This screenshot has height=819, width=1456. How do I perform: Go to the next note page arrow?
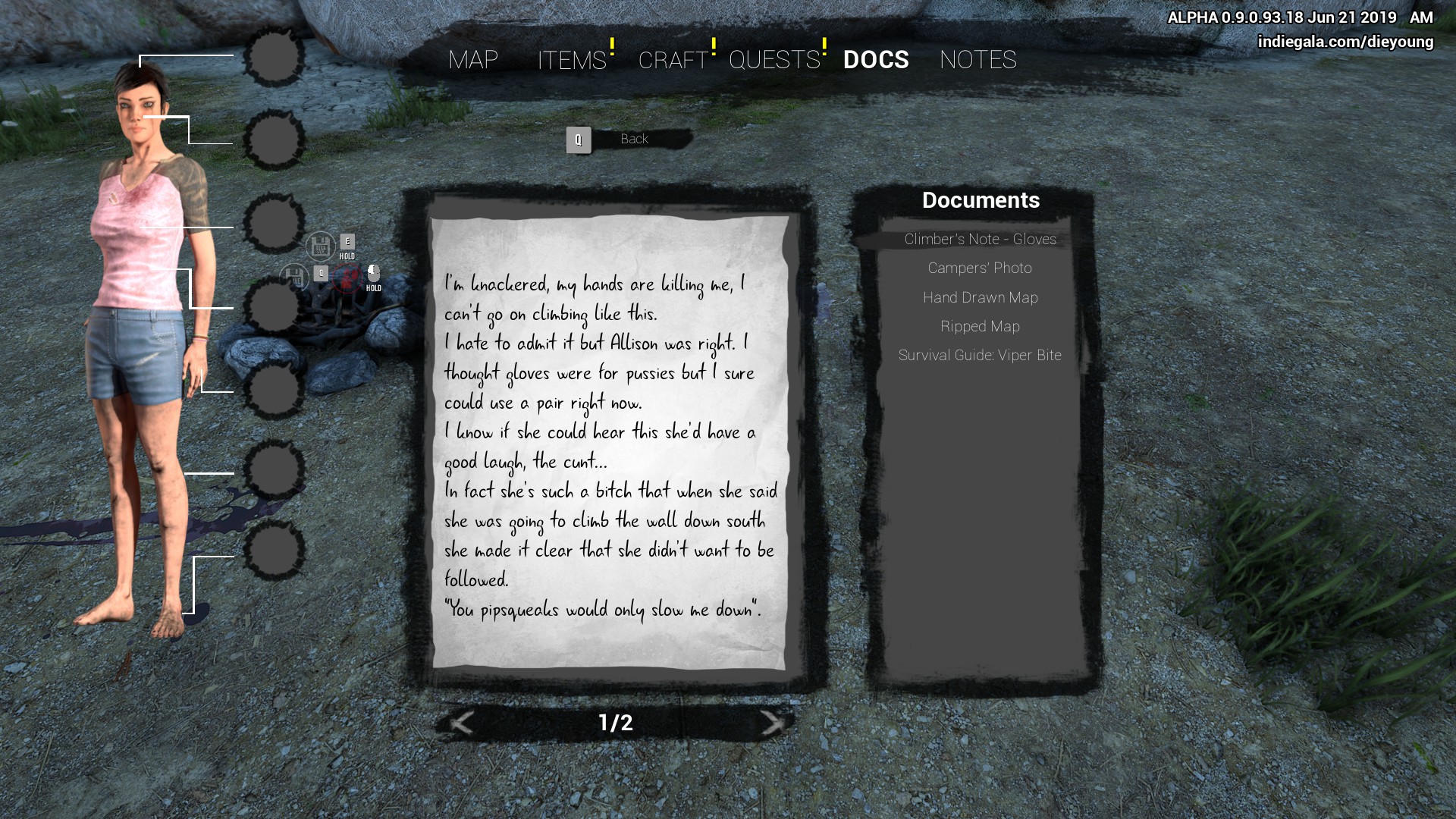coord(772,723)
